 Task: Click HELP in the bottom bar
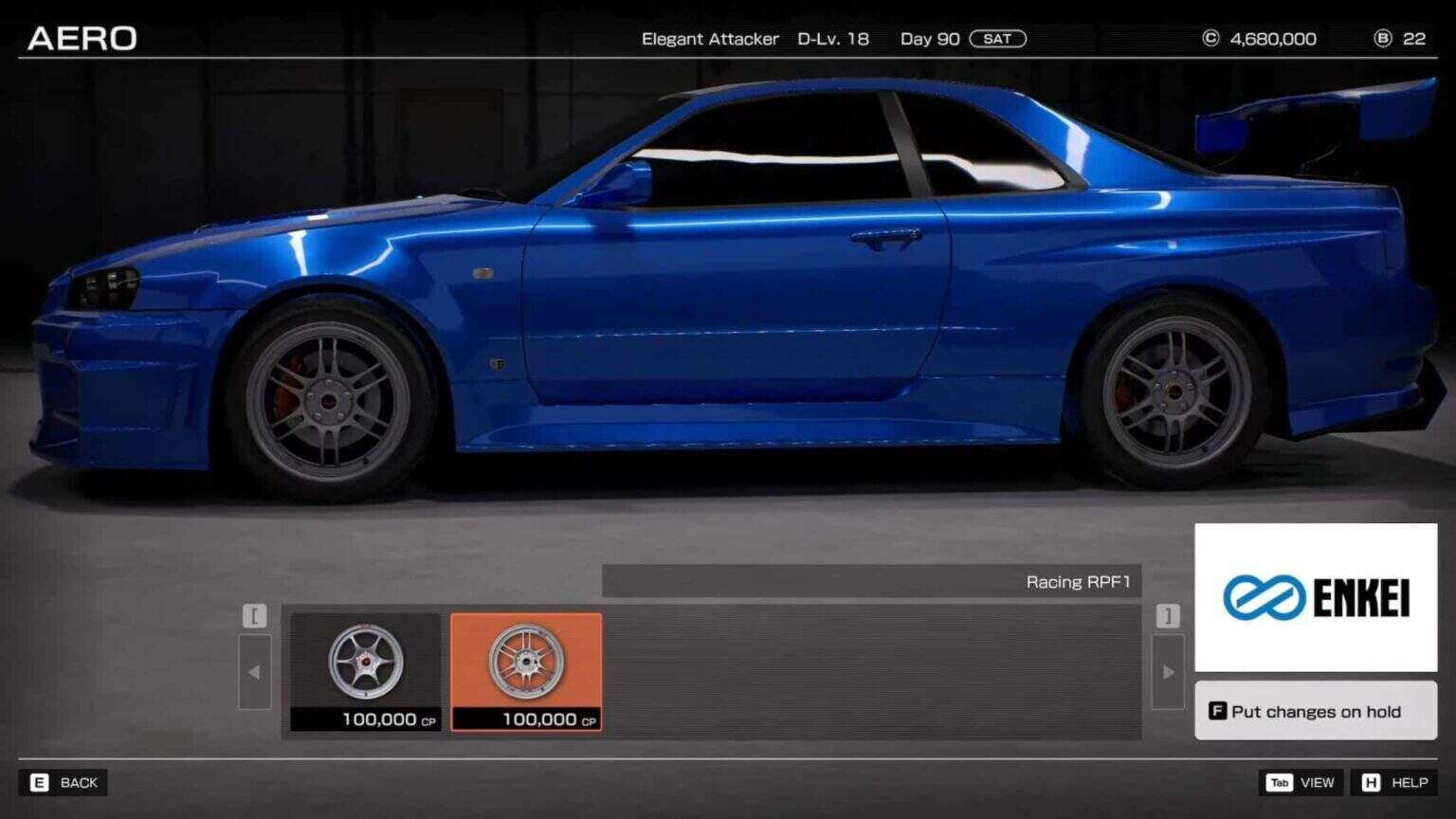[1410, 783]
